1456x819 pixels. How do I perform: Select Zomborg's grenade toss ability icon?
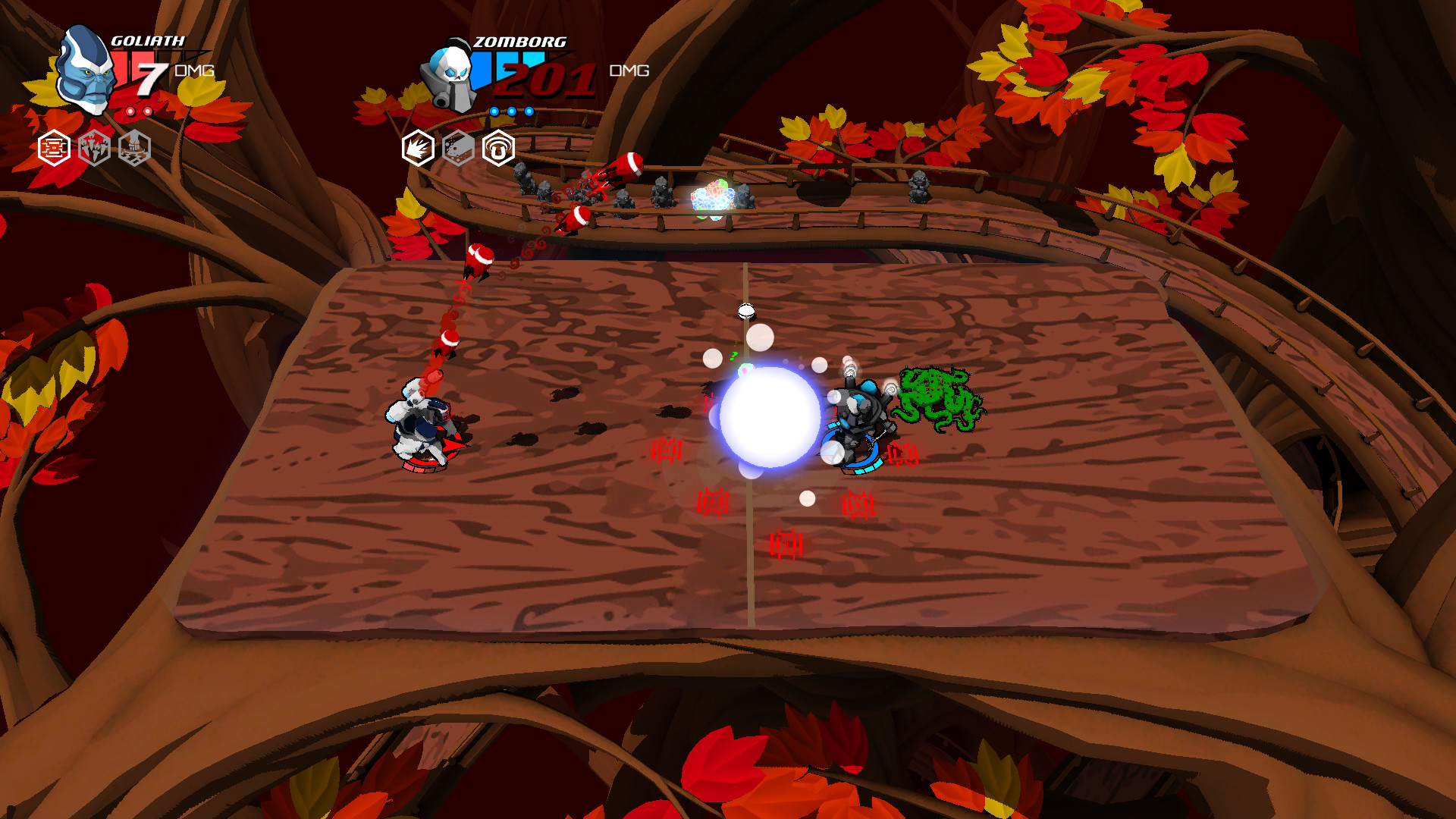coord(457,147)
